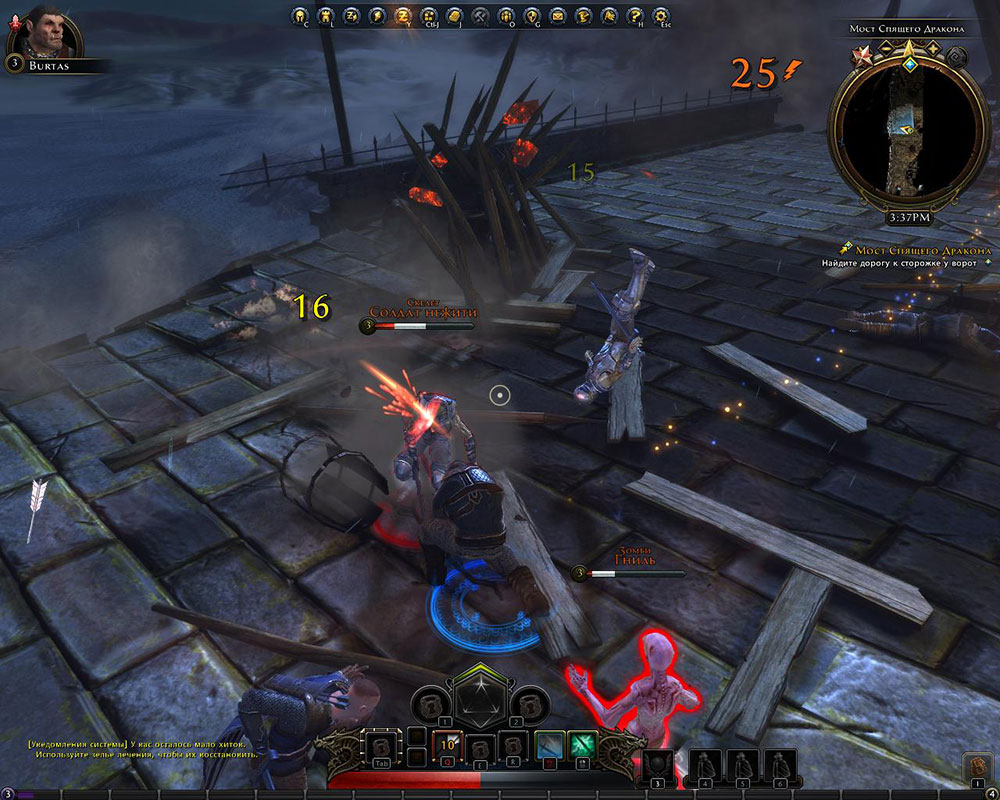Open the highlighted Zen store icon
1000x800 pixels.
[x=402, y=16]
